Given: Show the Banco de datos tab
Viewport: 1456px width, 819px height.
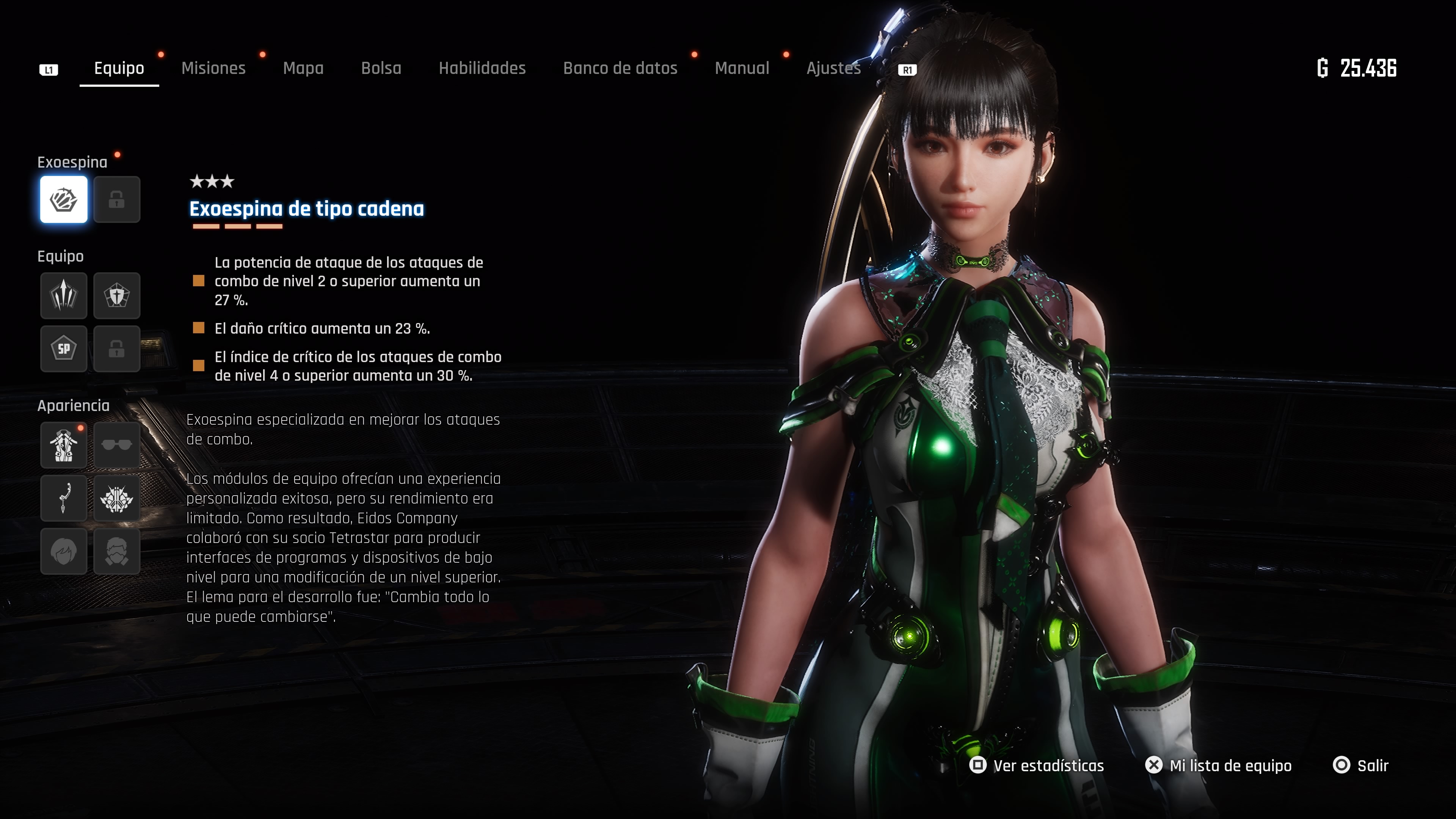Looking at the screenshot, I should 620,68.
